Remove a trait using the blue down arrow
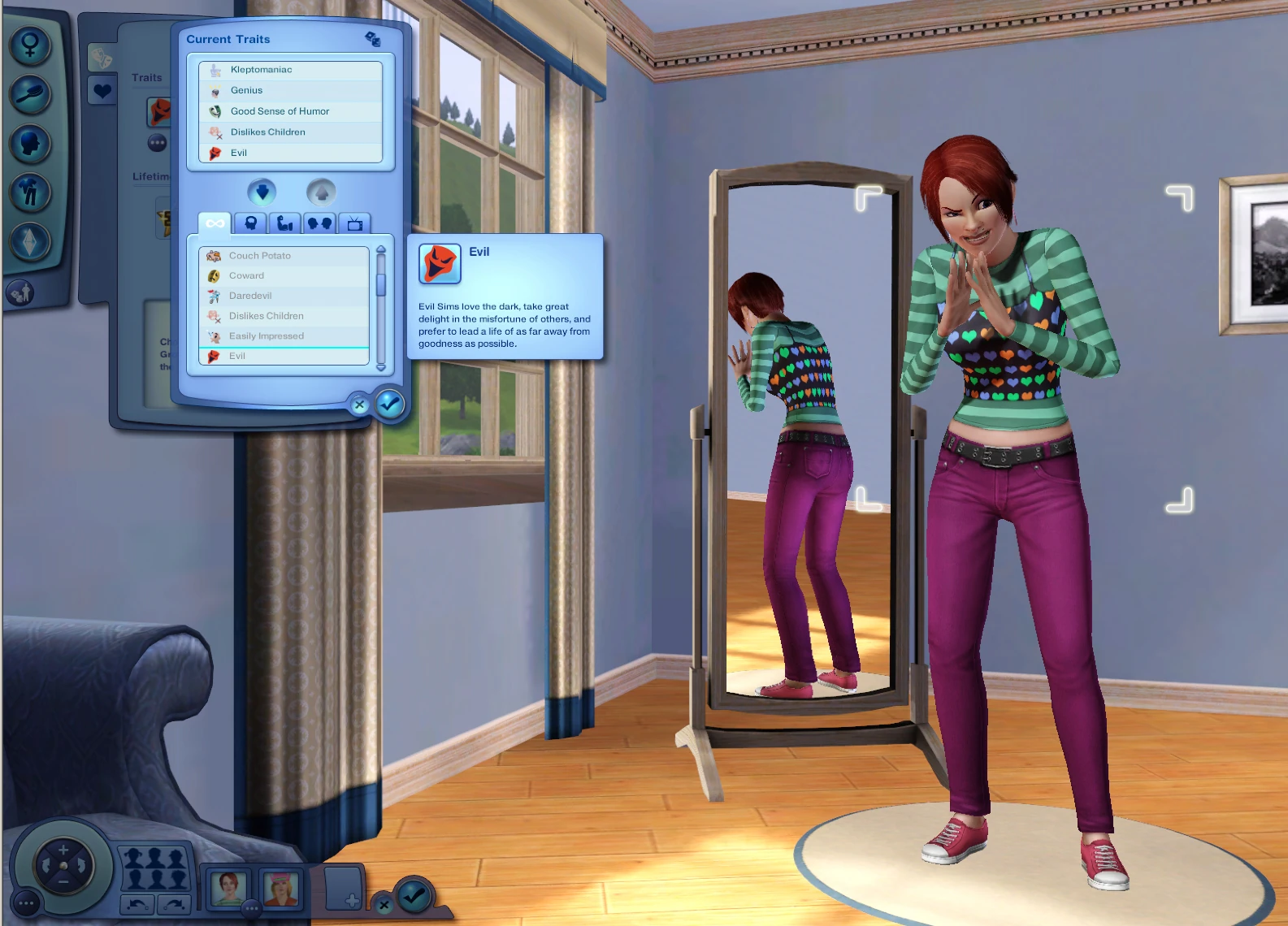The width and height of the screenshot is (1288, 926). [261, 193]
